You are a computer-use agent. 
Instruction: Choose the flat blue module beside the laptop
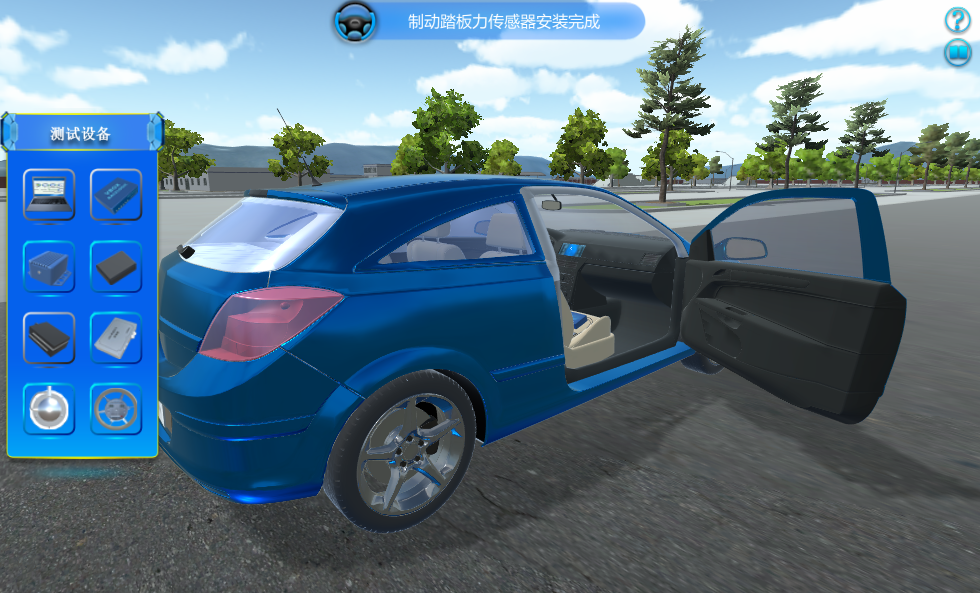click(116, 194)
